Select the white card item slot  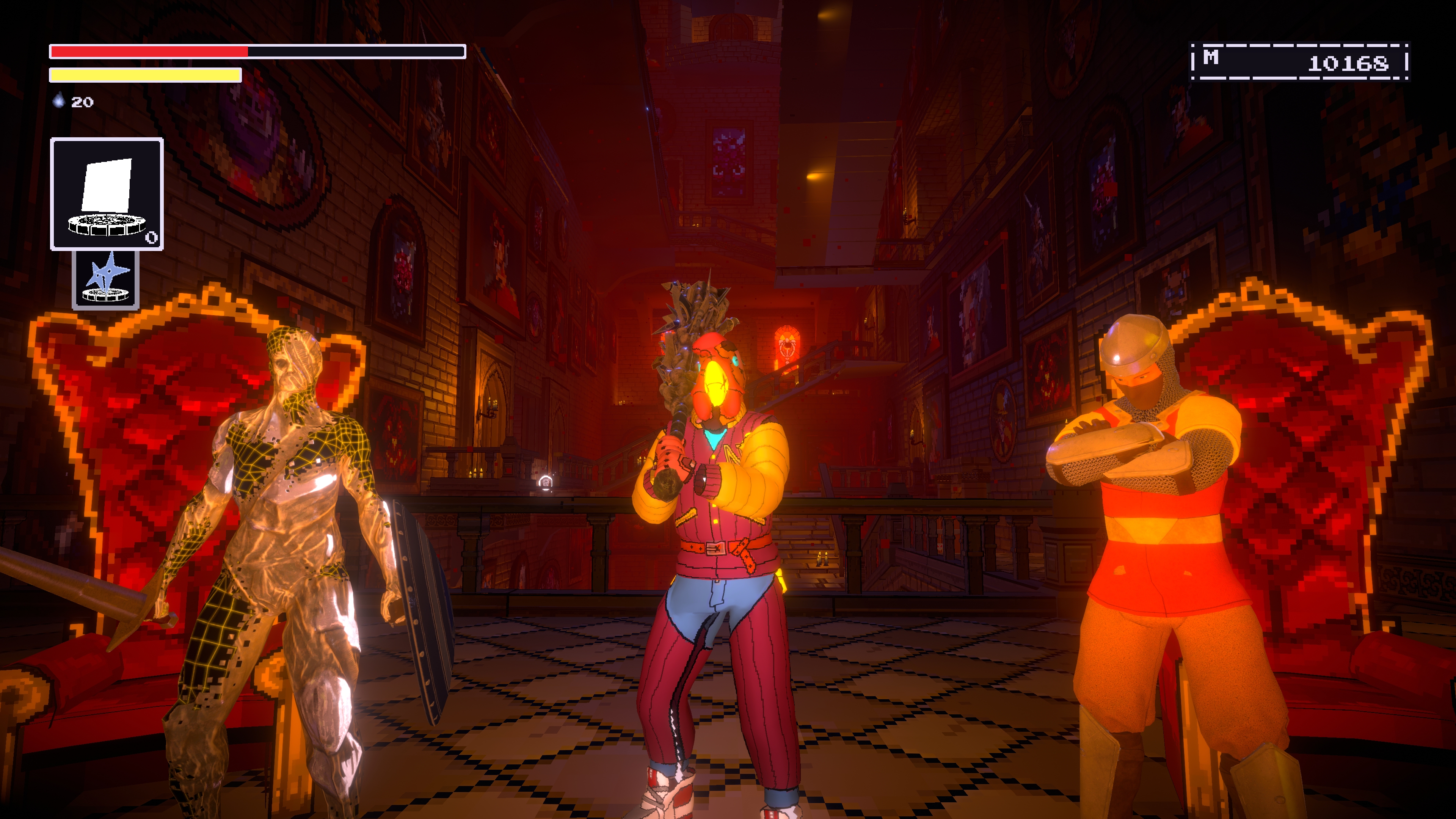coord(107,194)
